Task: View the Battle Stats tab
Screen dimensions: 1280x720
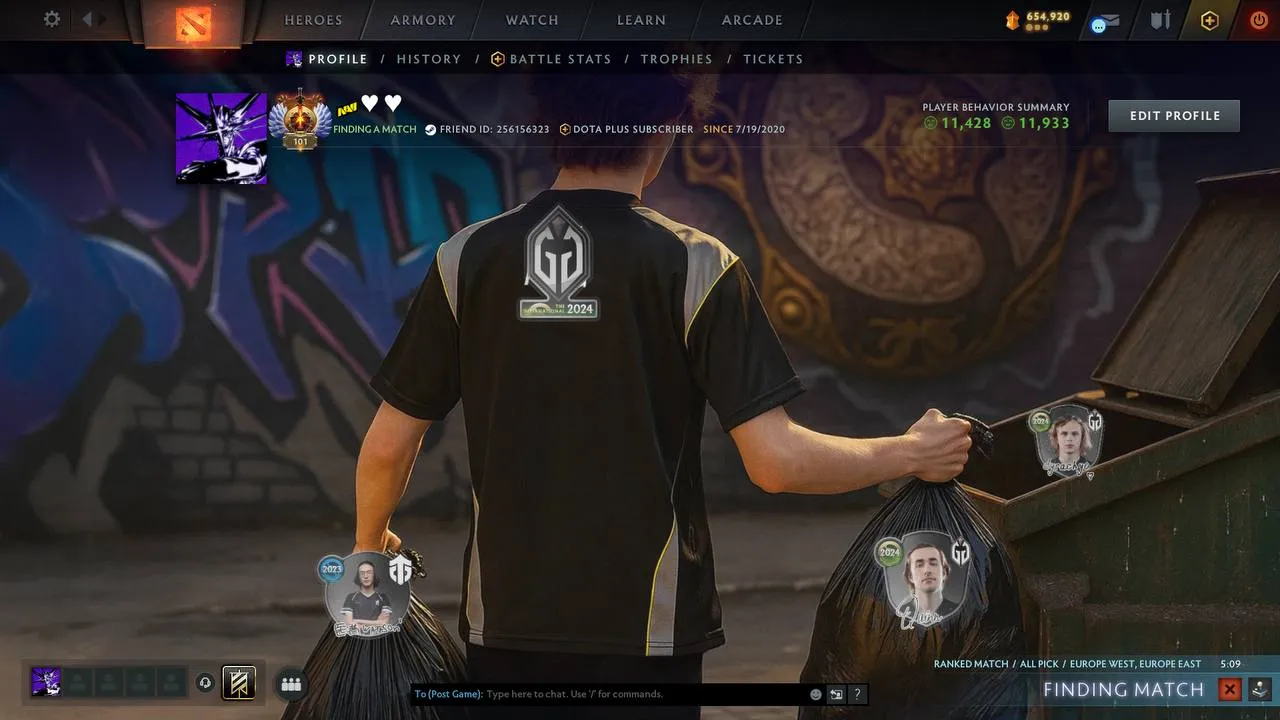Action: pyautogui.click(x=551, y=59)
